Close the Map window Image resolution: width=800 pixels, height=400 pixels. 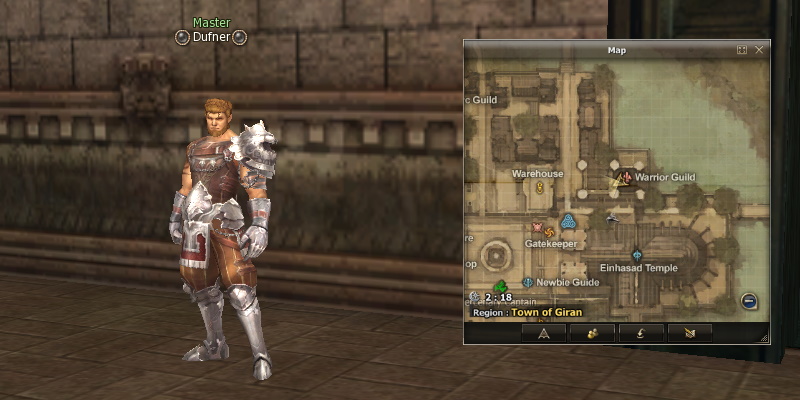tap(759, 49)
